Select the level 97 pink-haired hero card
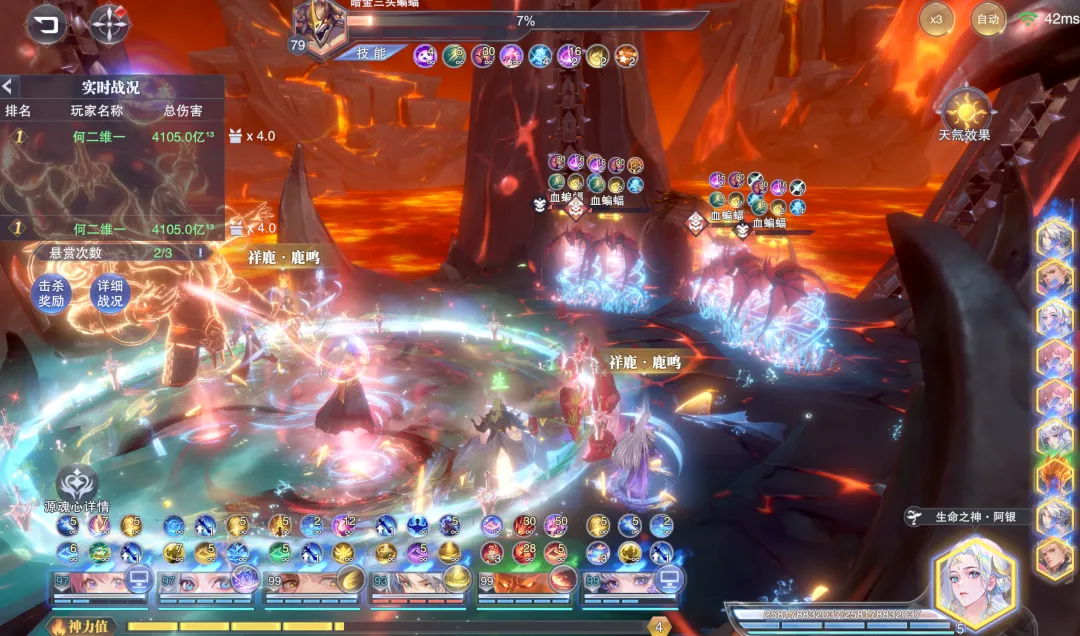 [x=88, y=581]
